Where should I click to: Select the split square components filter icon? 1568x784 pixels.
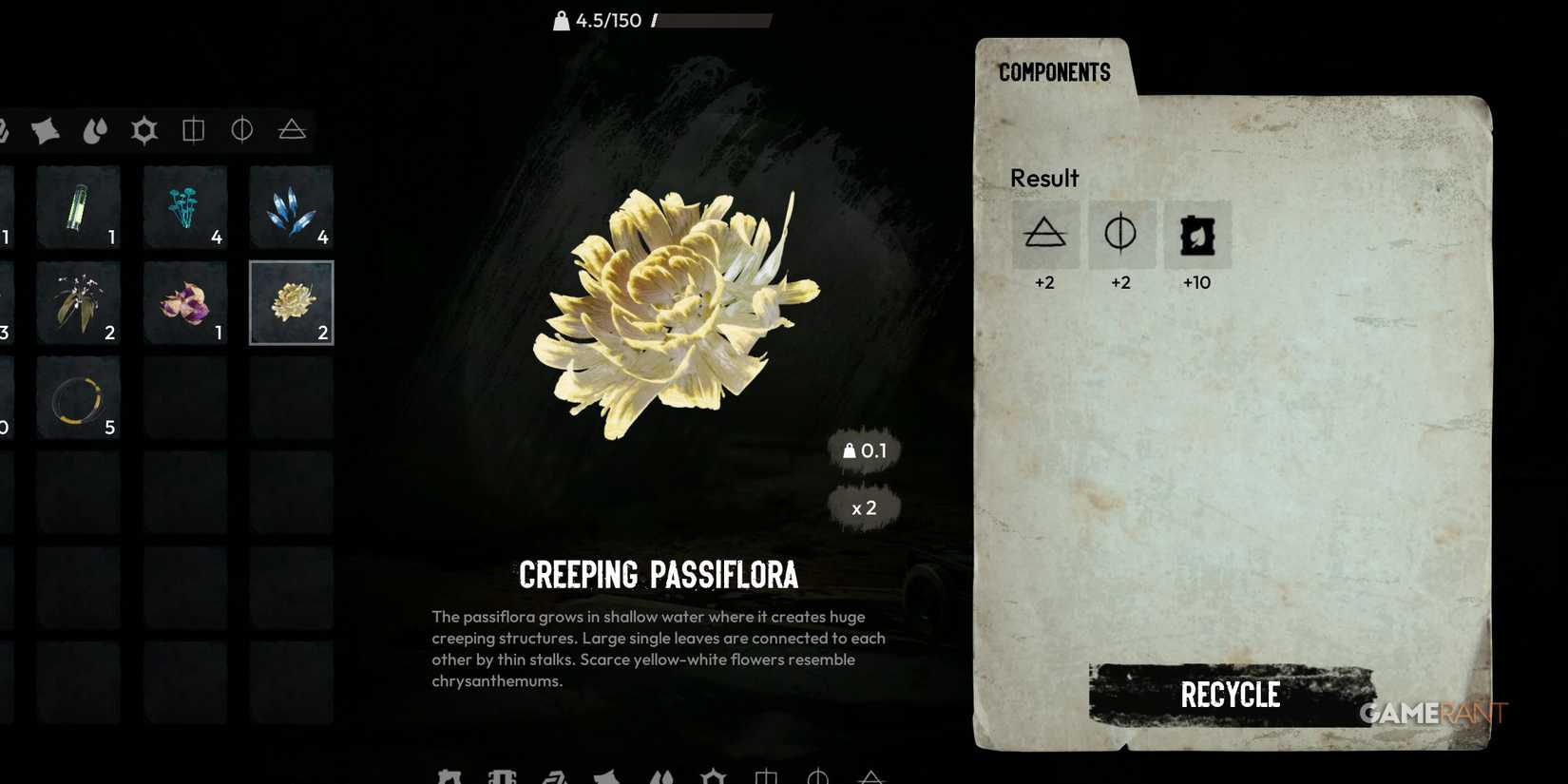pyautogui.click(x=194, y=130)
